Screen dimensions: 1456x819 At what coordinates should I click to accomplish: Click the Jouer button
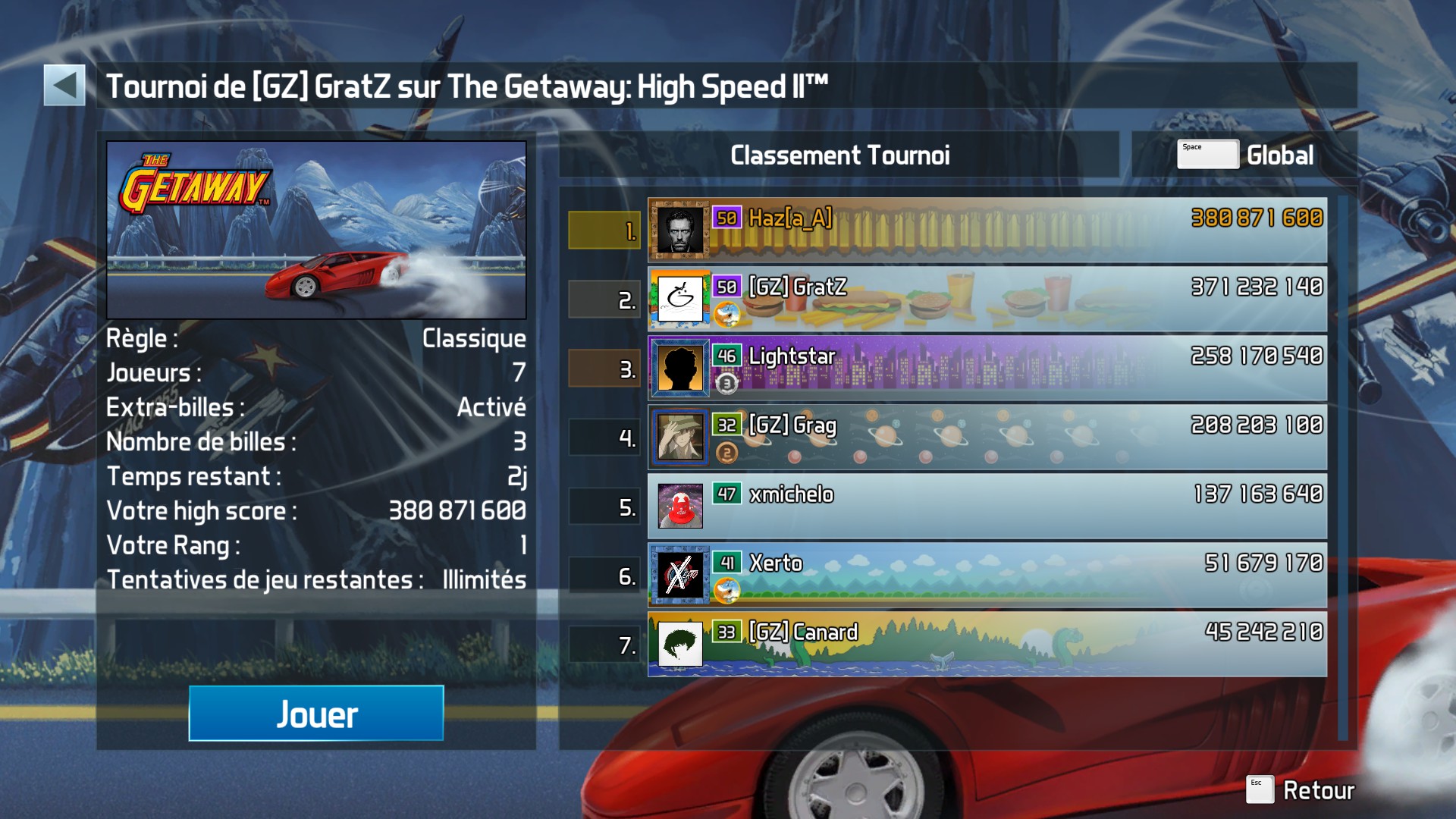pos(316,714)
